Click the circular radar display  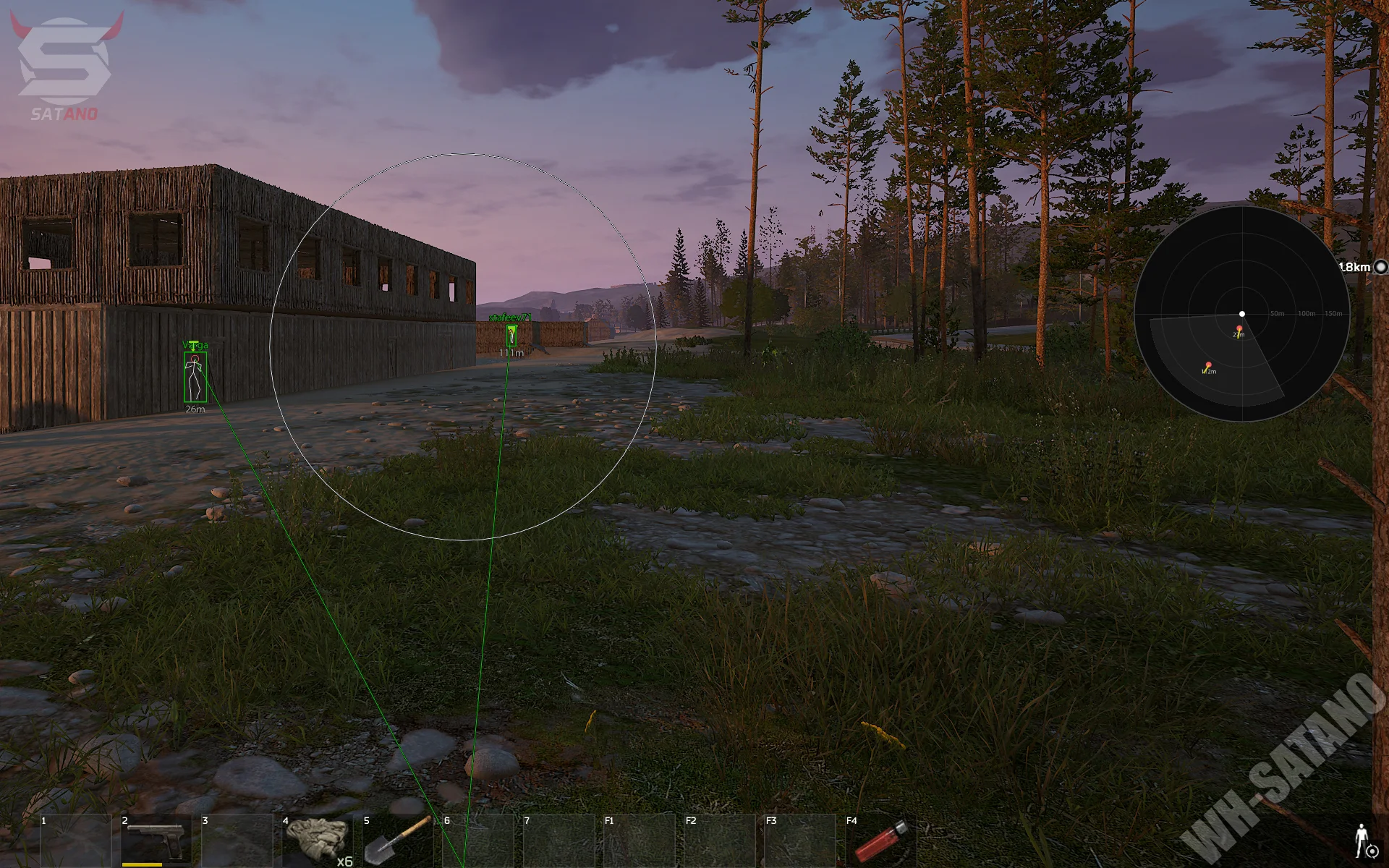1241,314
